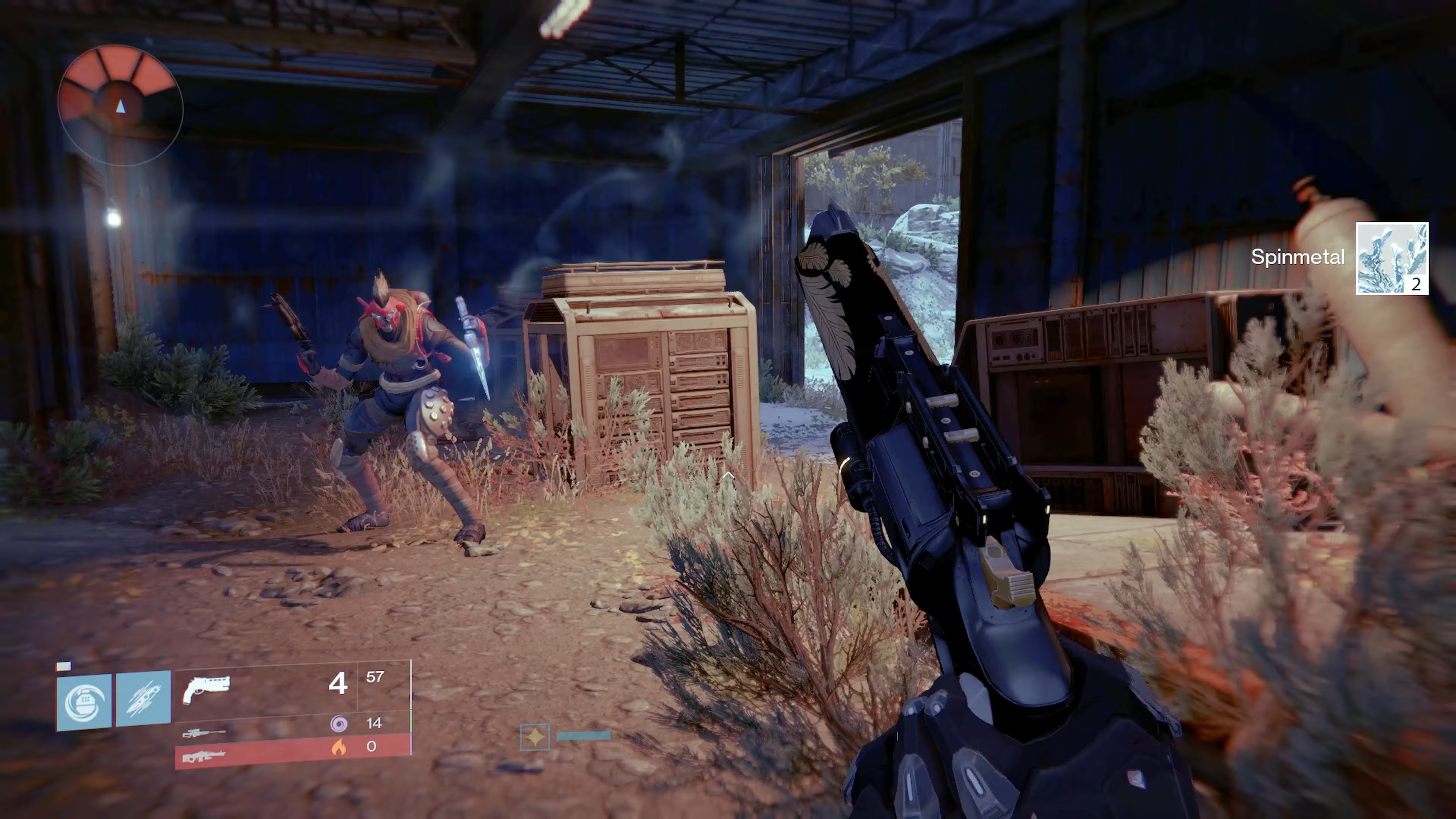
Task: Click the radar direction arrow
Action: point(121,107)
